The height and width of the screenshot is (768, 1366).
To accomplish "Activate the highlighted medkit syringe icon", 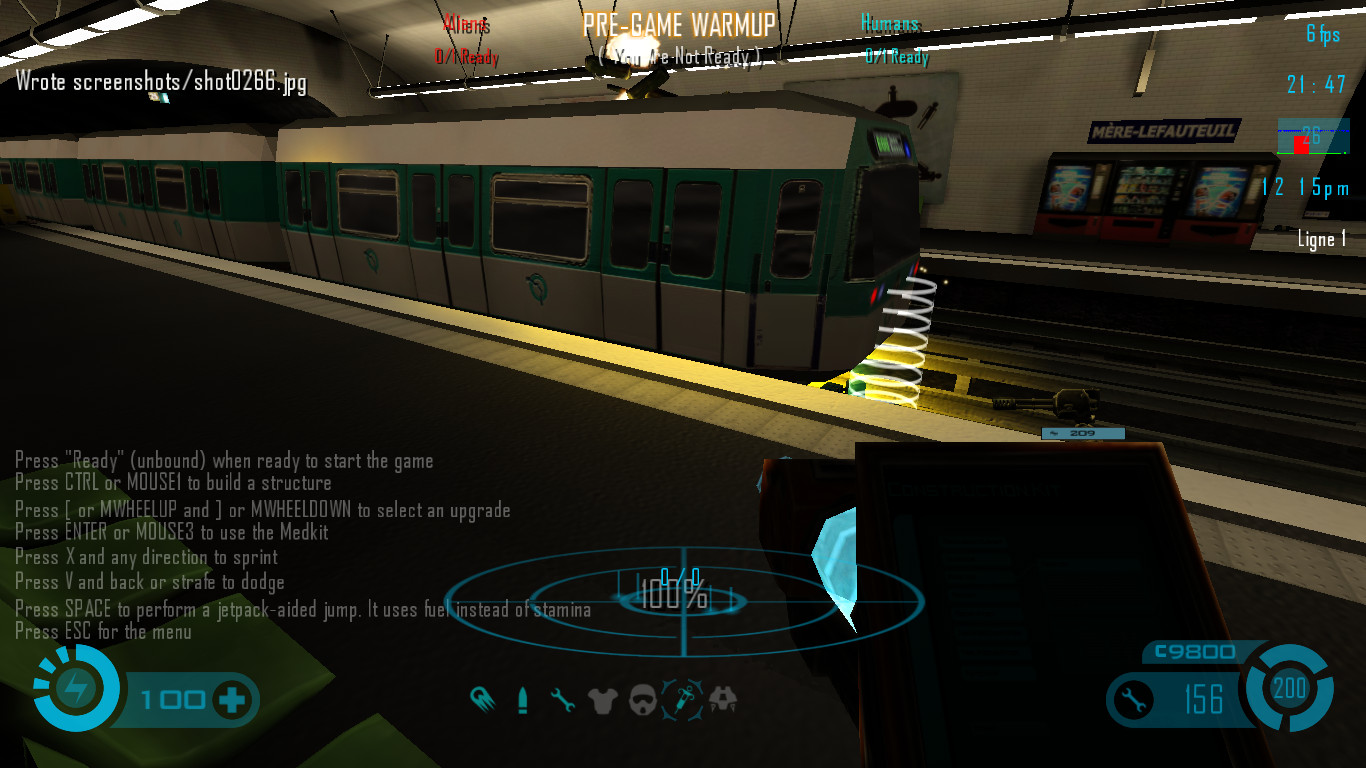I will click(683, 699).
